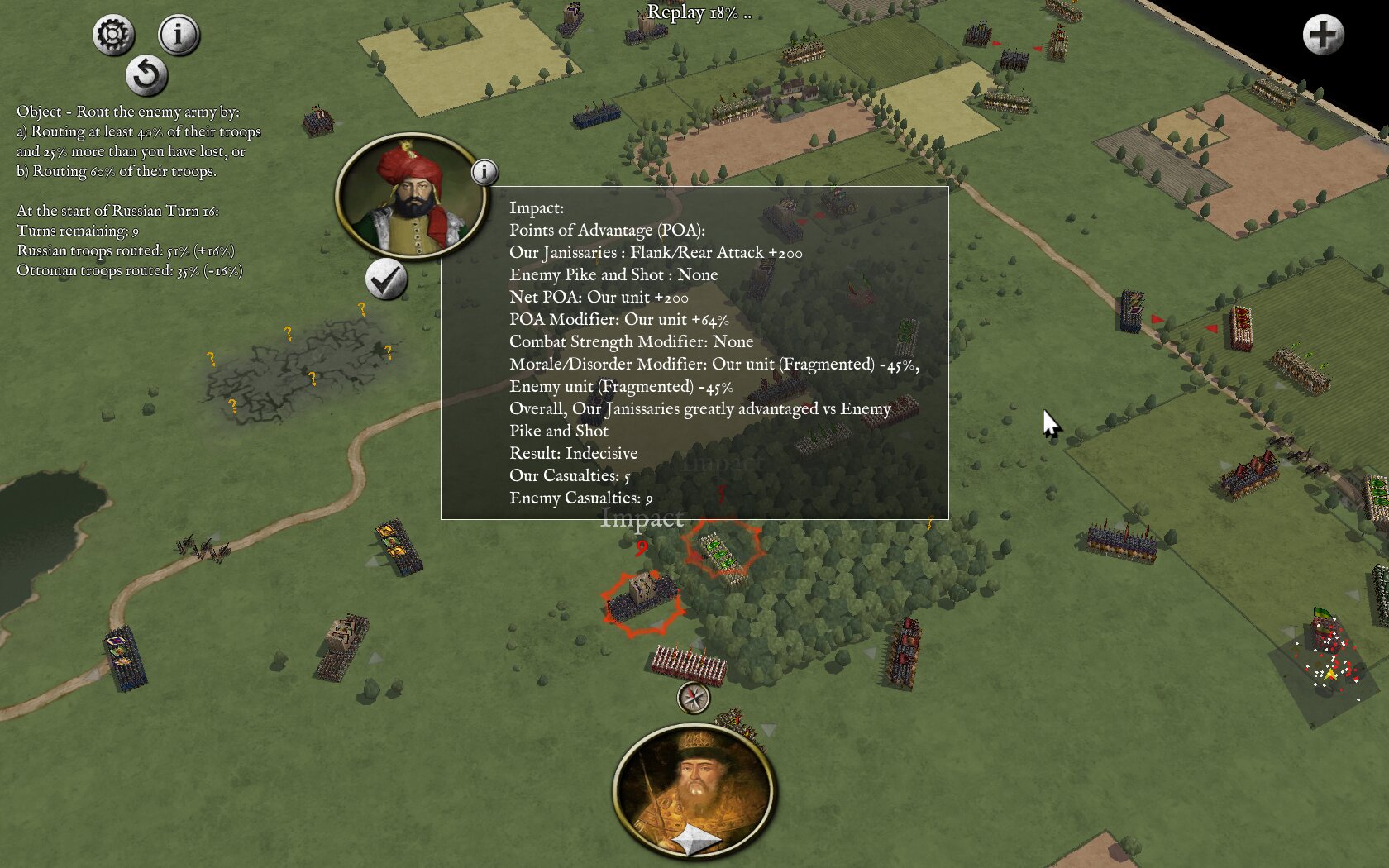Image resolution: width=1389 pixels, height=868 pixels.
Task: Click the compass button above the Russian portrait
Action: 694,698
